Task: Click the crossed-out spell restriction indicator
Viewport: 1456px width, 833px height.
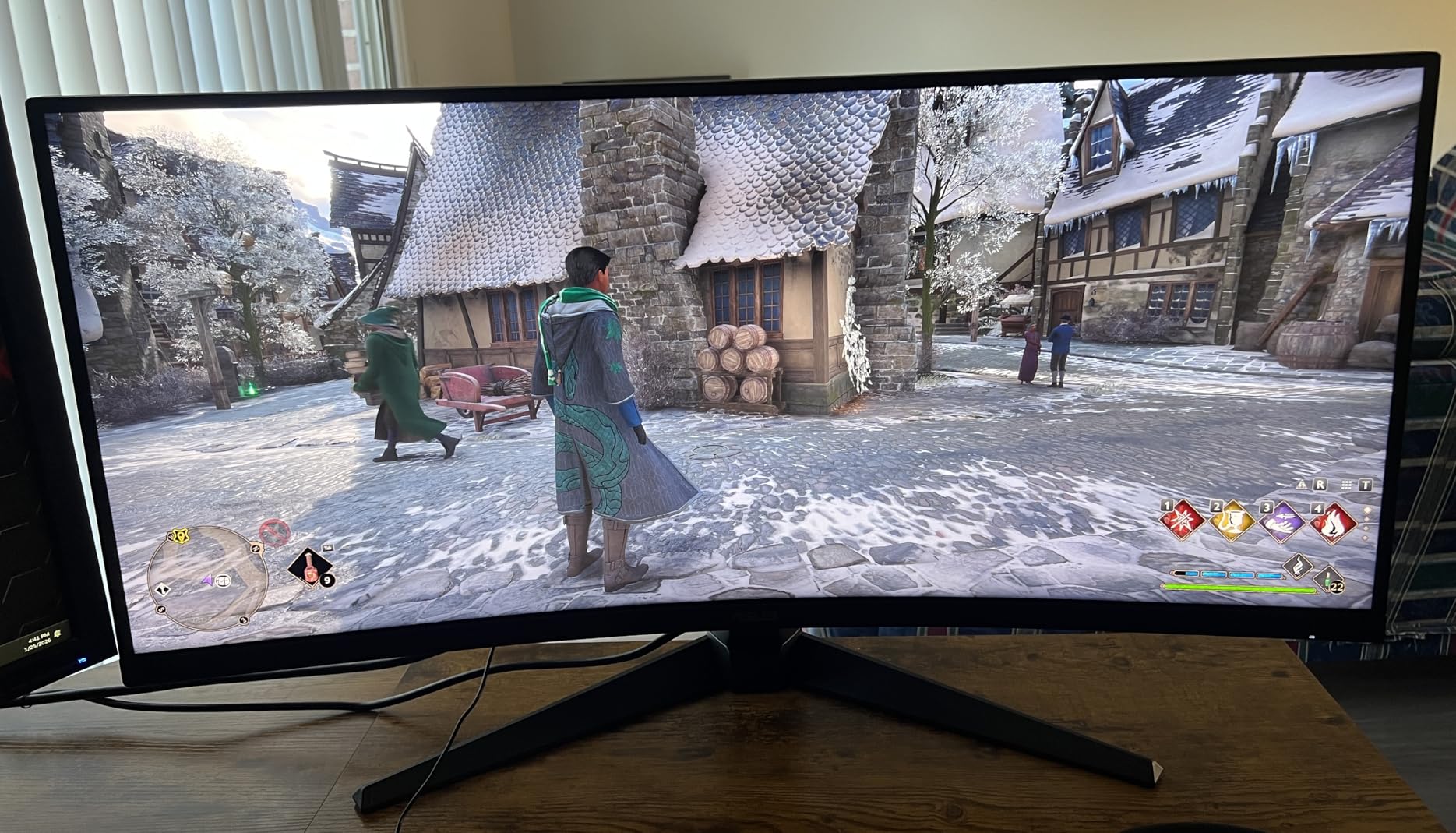Action: pos(274,532)
